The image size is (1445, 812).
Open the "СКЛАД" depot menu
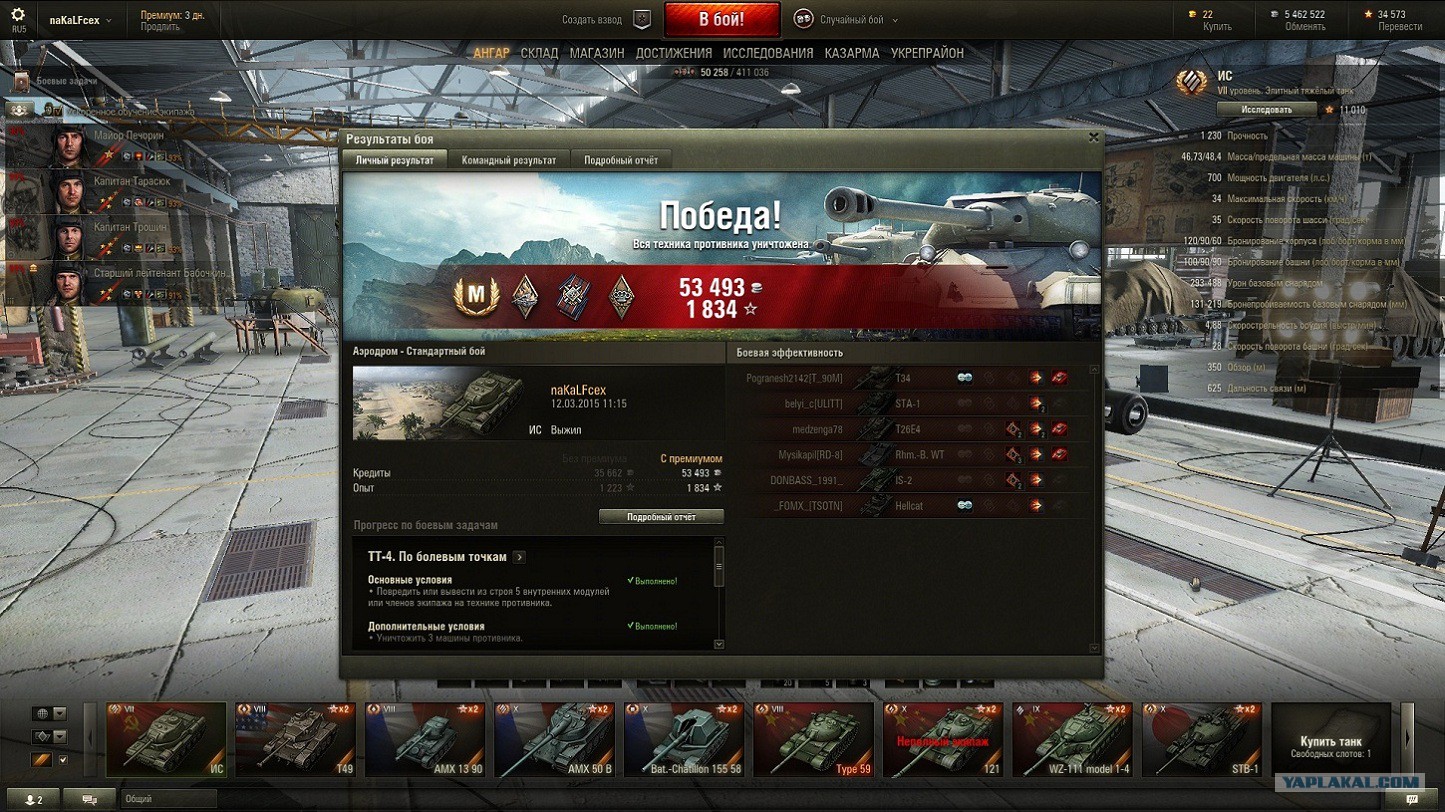[x=539, y=53]
